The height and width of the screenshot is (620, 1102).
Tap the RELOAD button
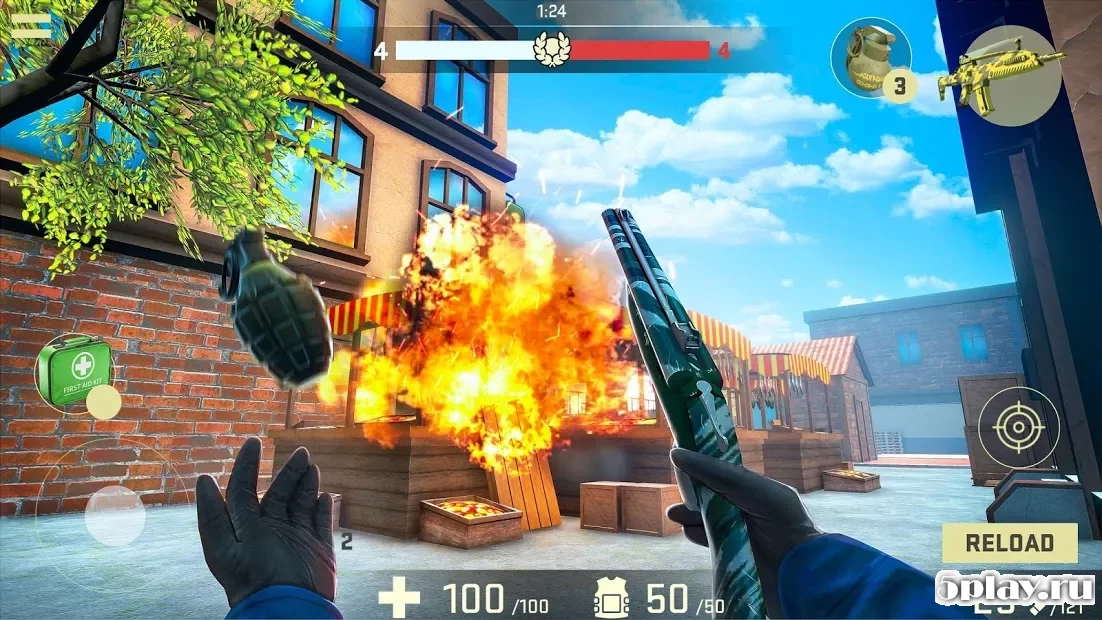point(1009,543)
